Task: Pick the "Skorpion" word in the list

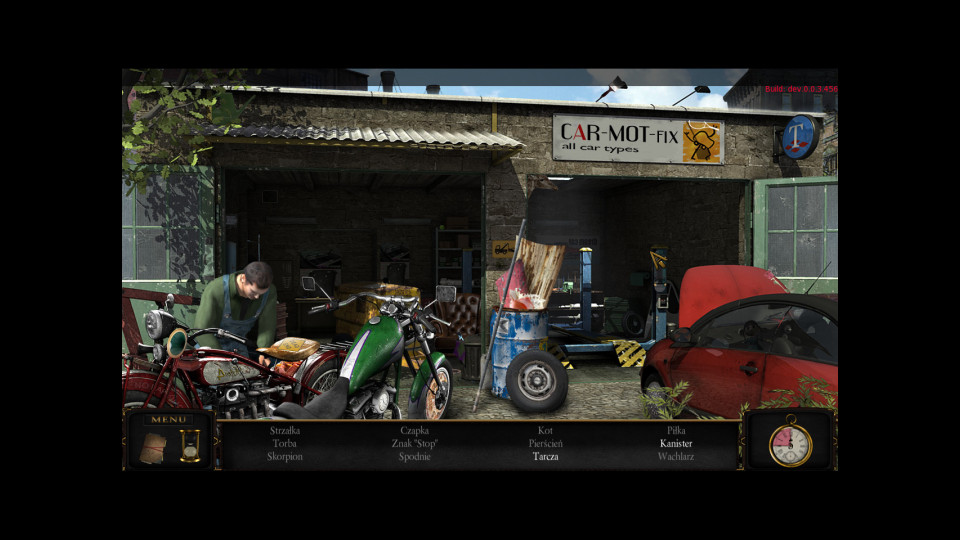Action: tap(284, 456)
